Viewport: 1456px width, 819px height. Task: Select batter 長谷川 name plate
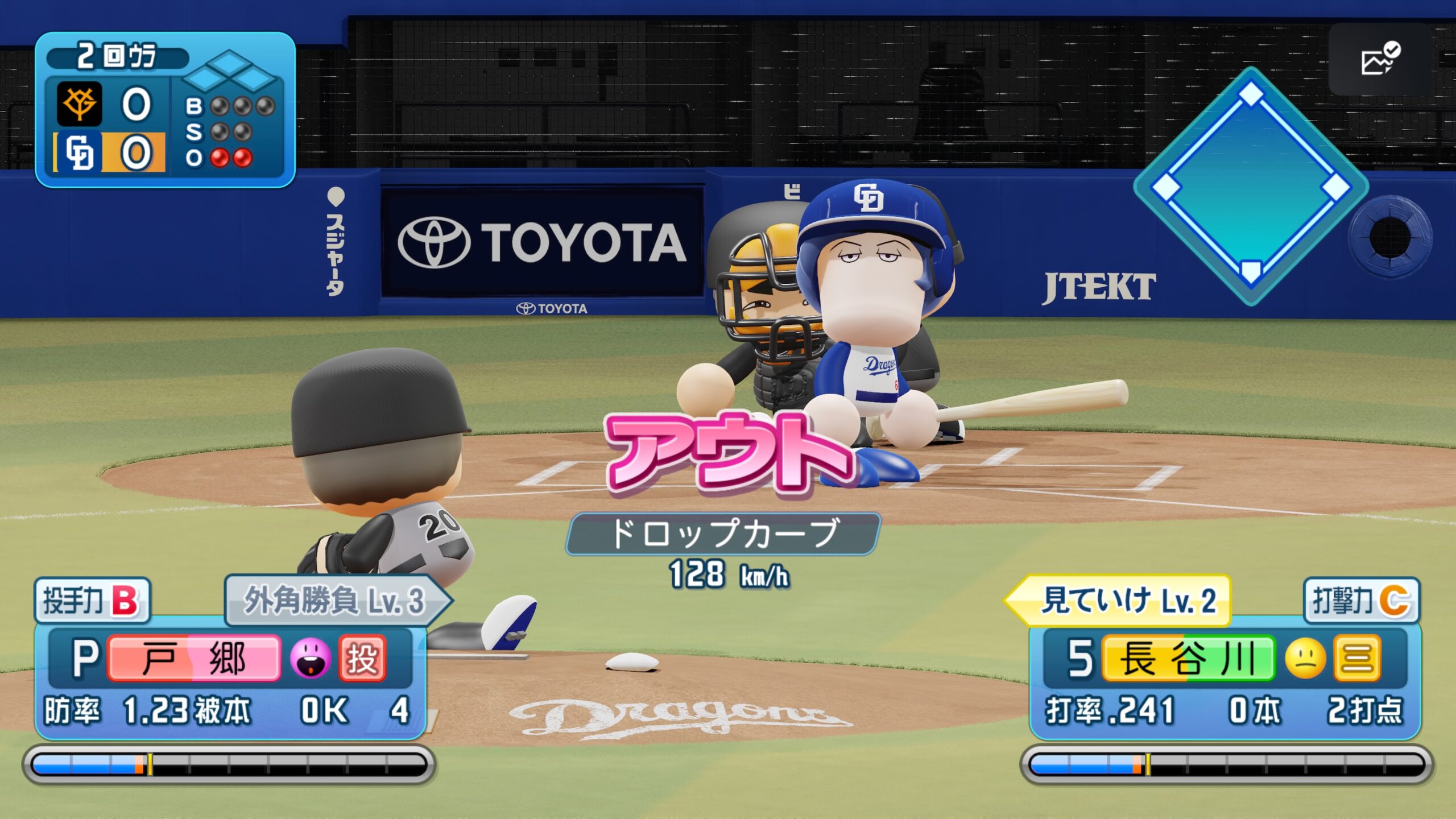(x=1188, y=658)
